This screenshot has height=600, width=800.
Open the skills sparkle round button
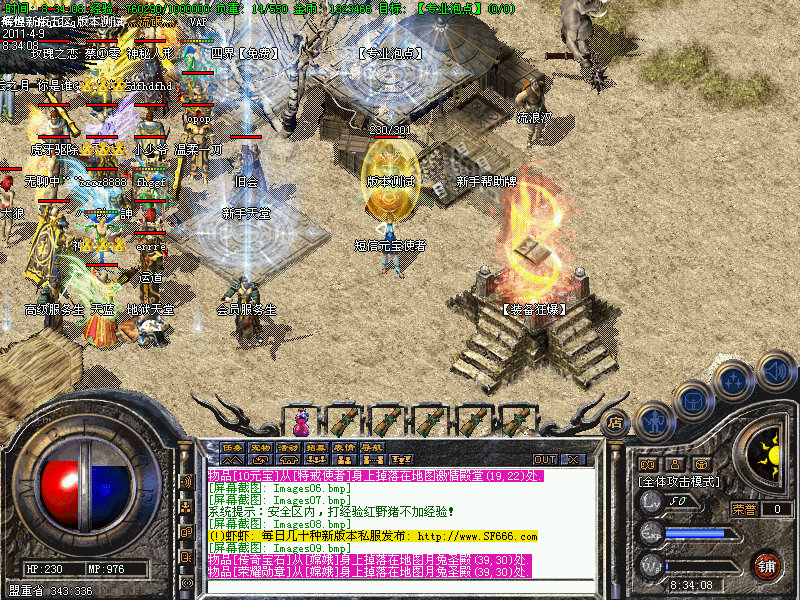(x=735, y=382)
